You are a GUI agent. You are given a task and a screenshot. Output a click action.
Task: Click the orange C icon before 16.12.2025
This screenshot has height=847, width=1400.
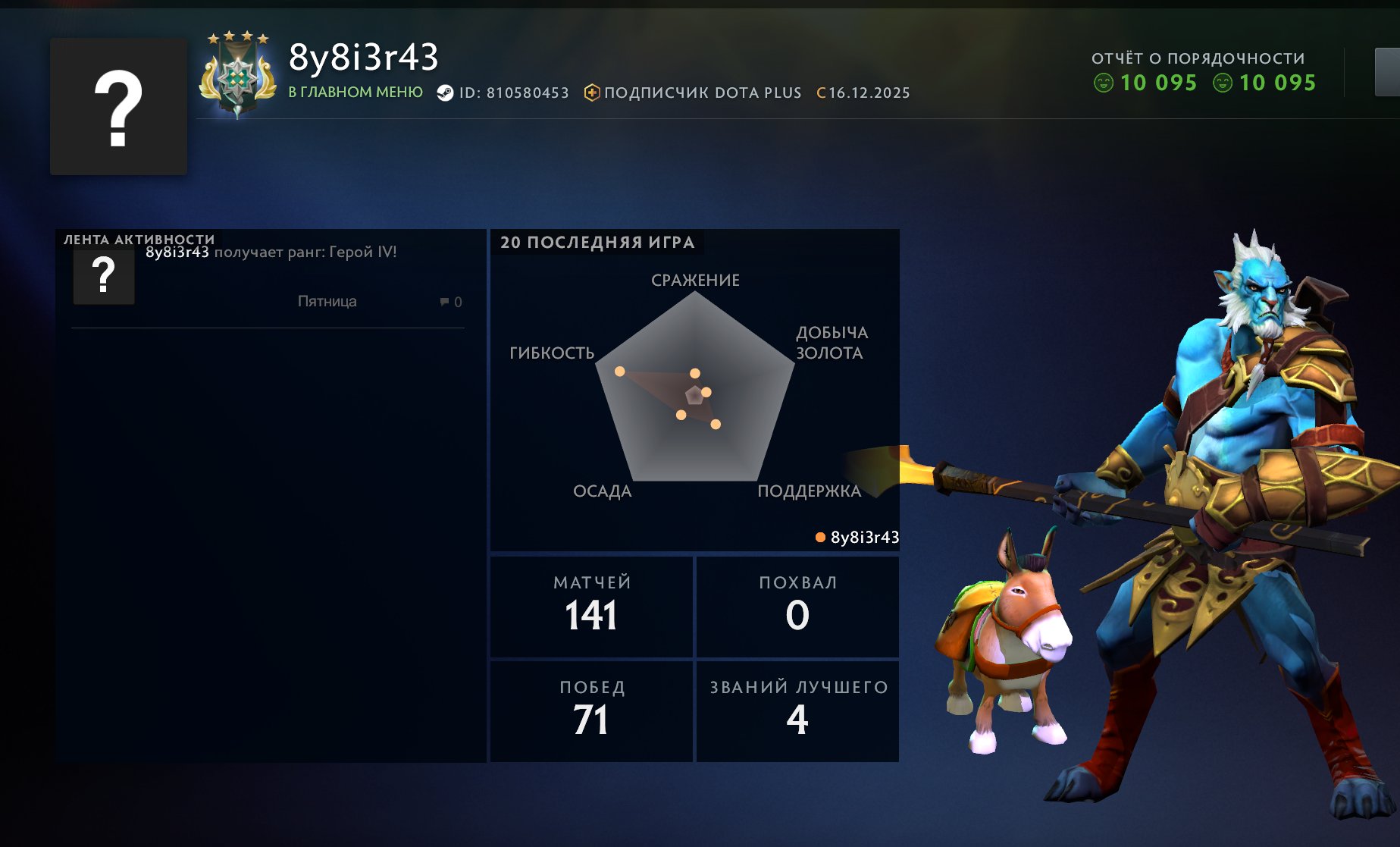[820, 93]
